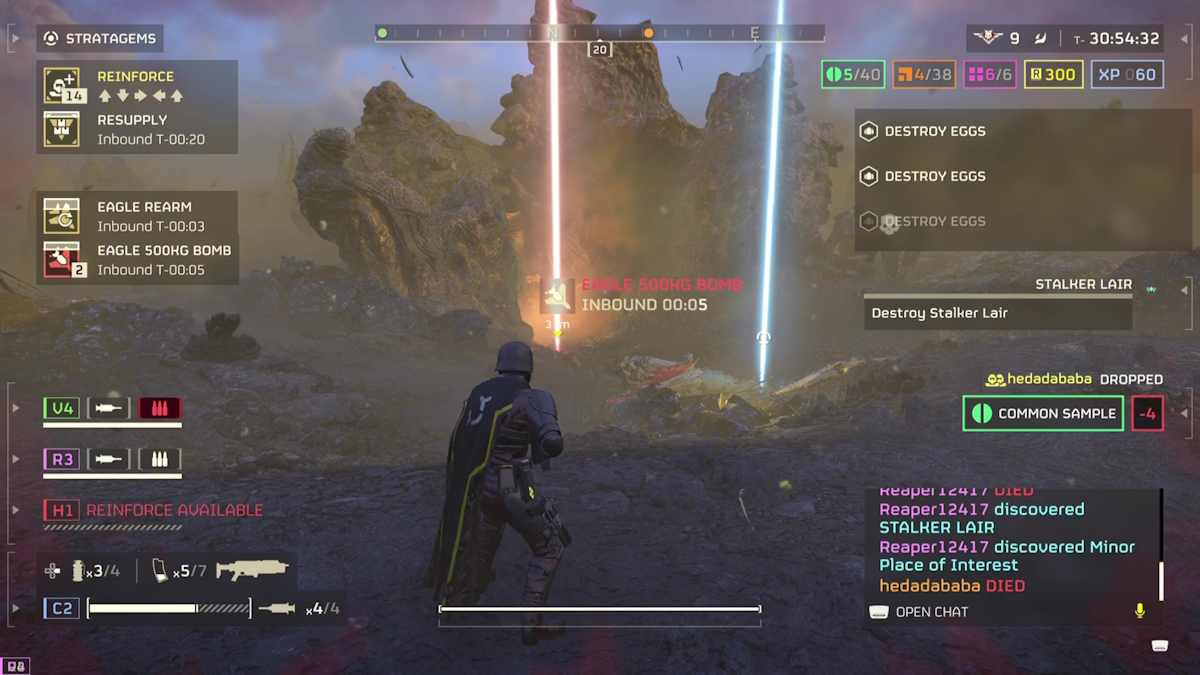Select squad member R3's status row

pos(112,459)
